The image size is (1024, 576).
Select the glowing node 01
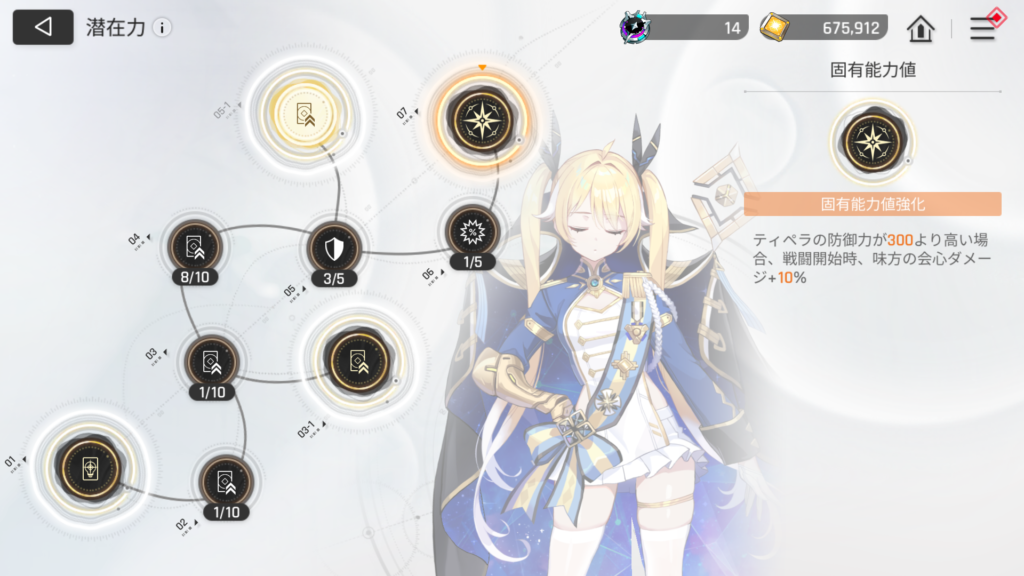tap(89, 468)
